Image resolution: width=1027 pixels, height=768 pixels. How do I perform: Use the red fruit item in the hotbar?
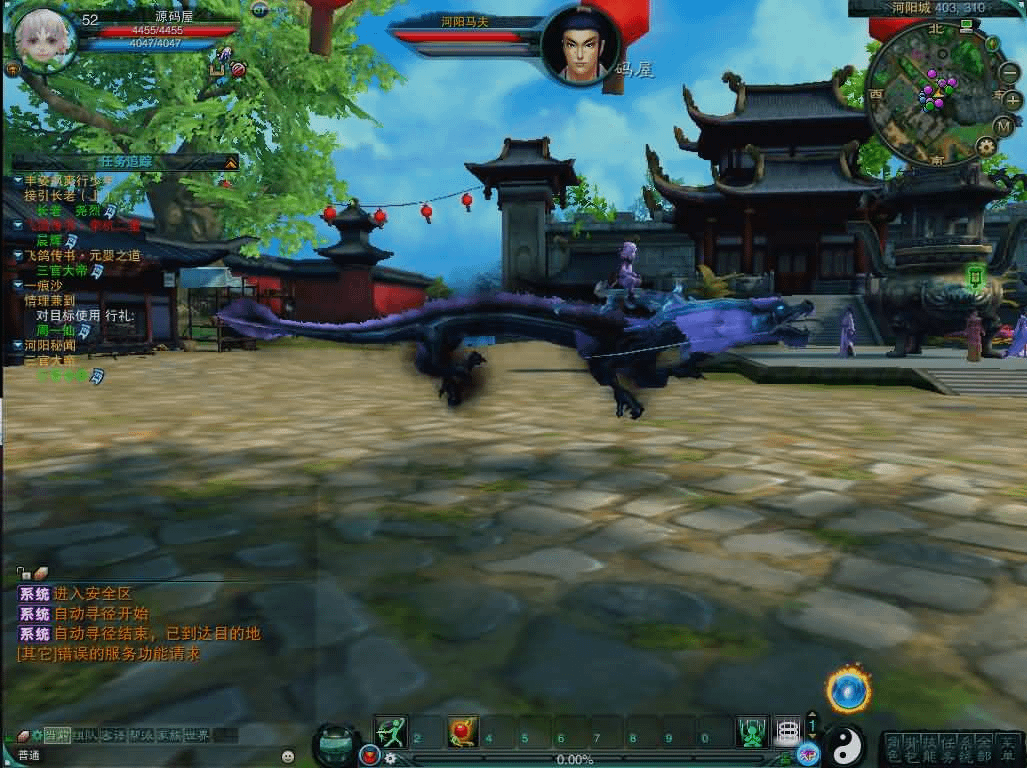[x=462, y=732]
